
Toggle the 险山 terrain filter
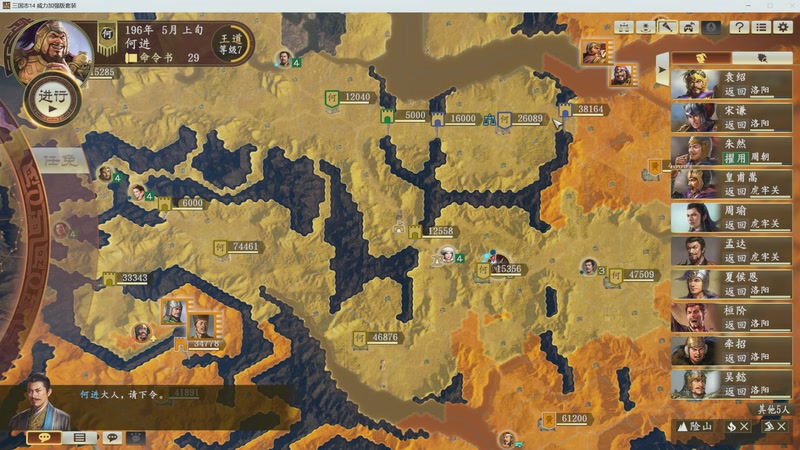[696, 427]
